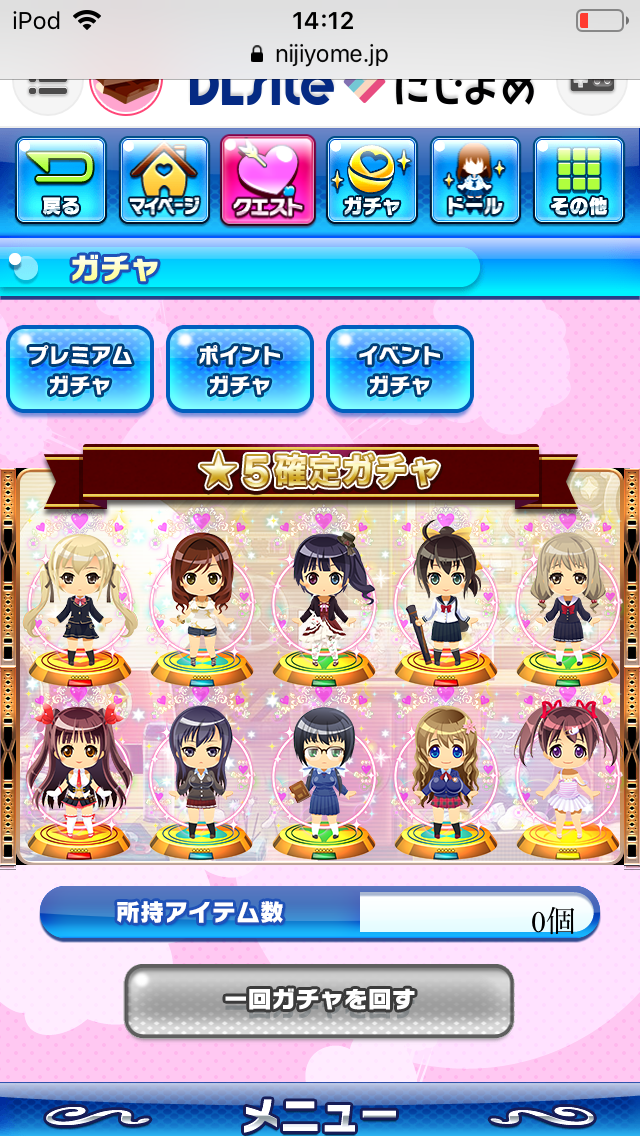This screenshot has width=640, height=1136.
Task: Open the ガチャ nav button with coin icon
Action: [372, 181]
